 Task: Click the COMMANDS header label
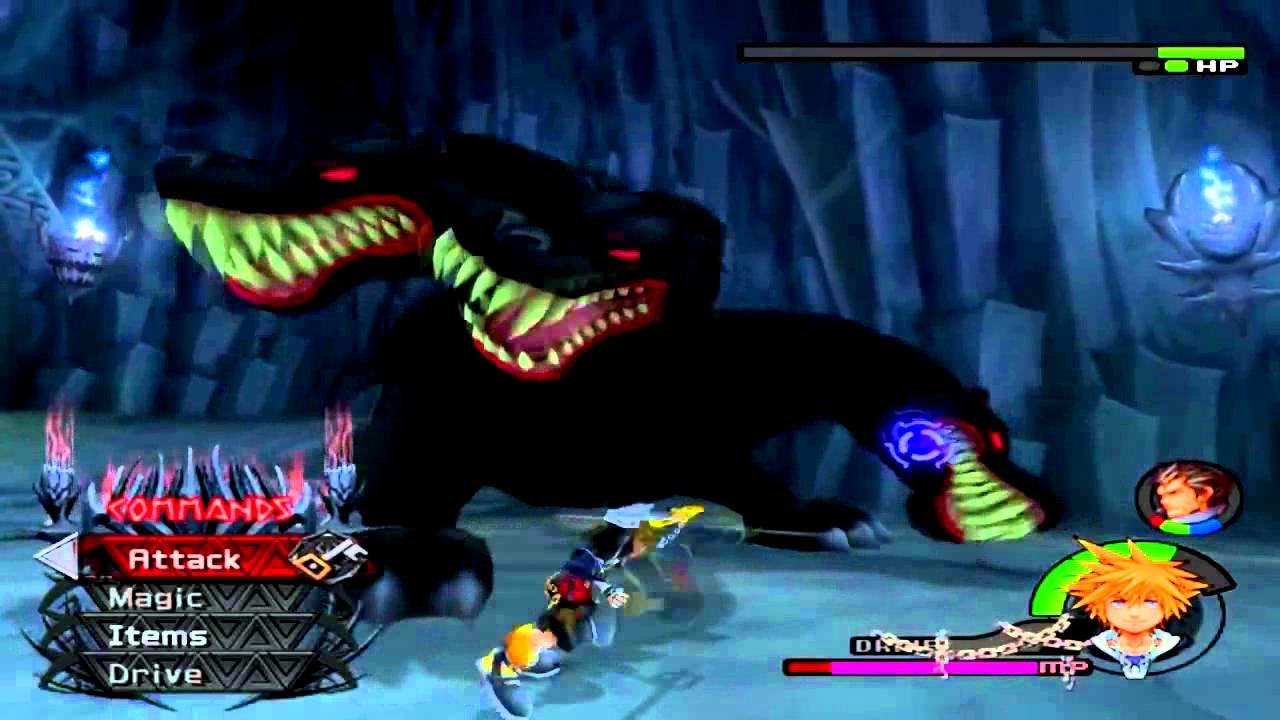coord(200,508)
